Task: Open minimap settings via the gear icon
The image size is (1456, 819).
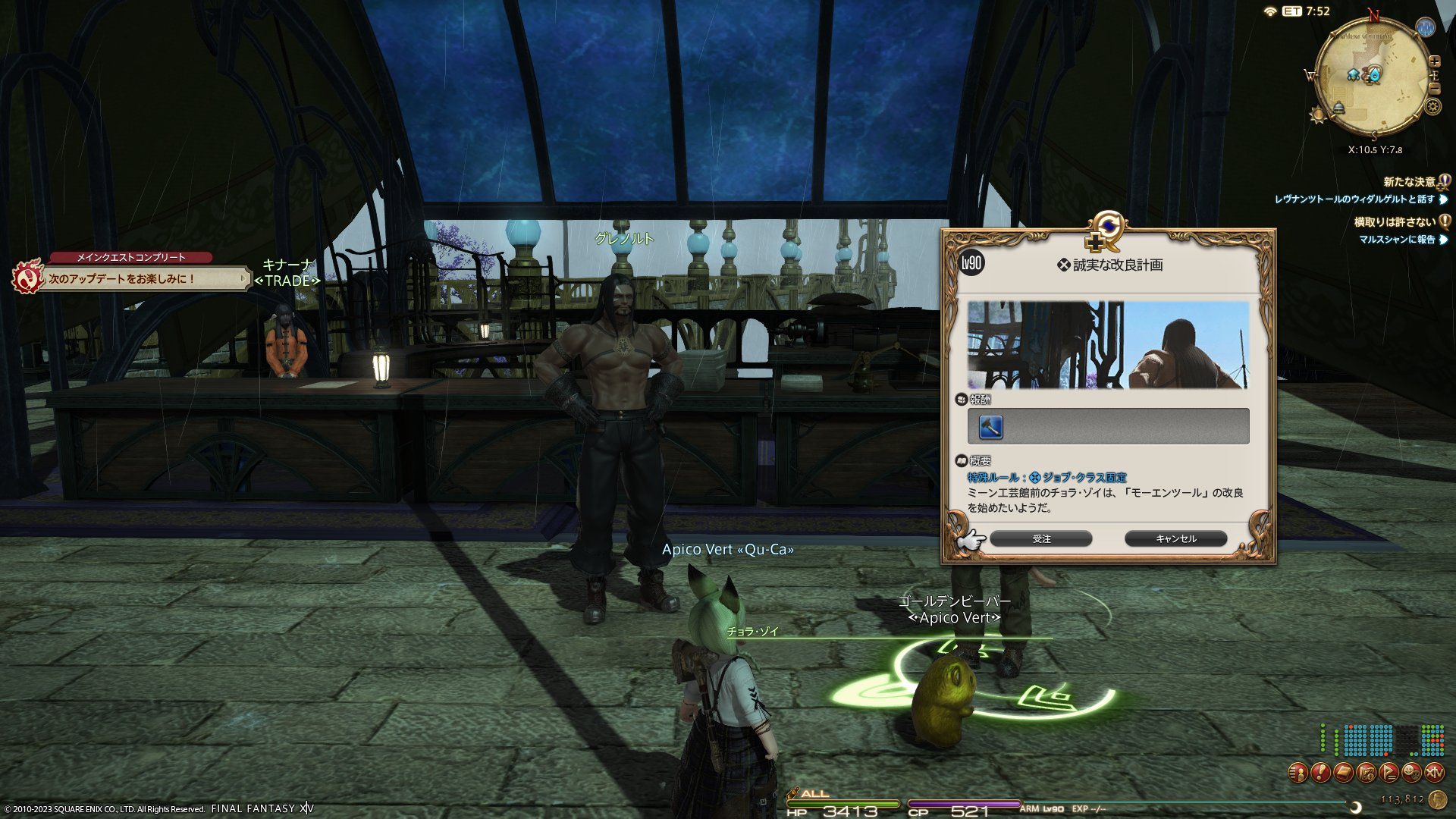Action: tap(1432, 106)
